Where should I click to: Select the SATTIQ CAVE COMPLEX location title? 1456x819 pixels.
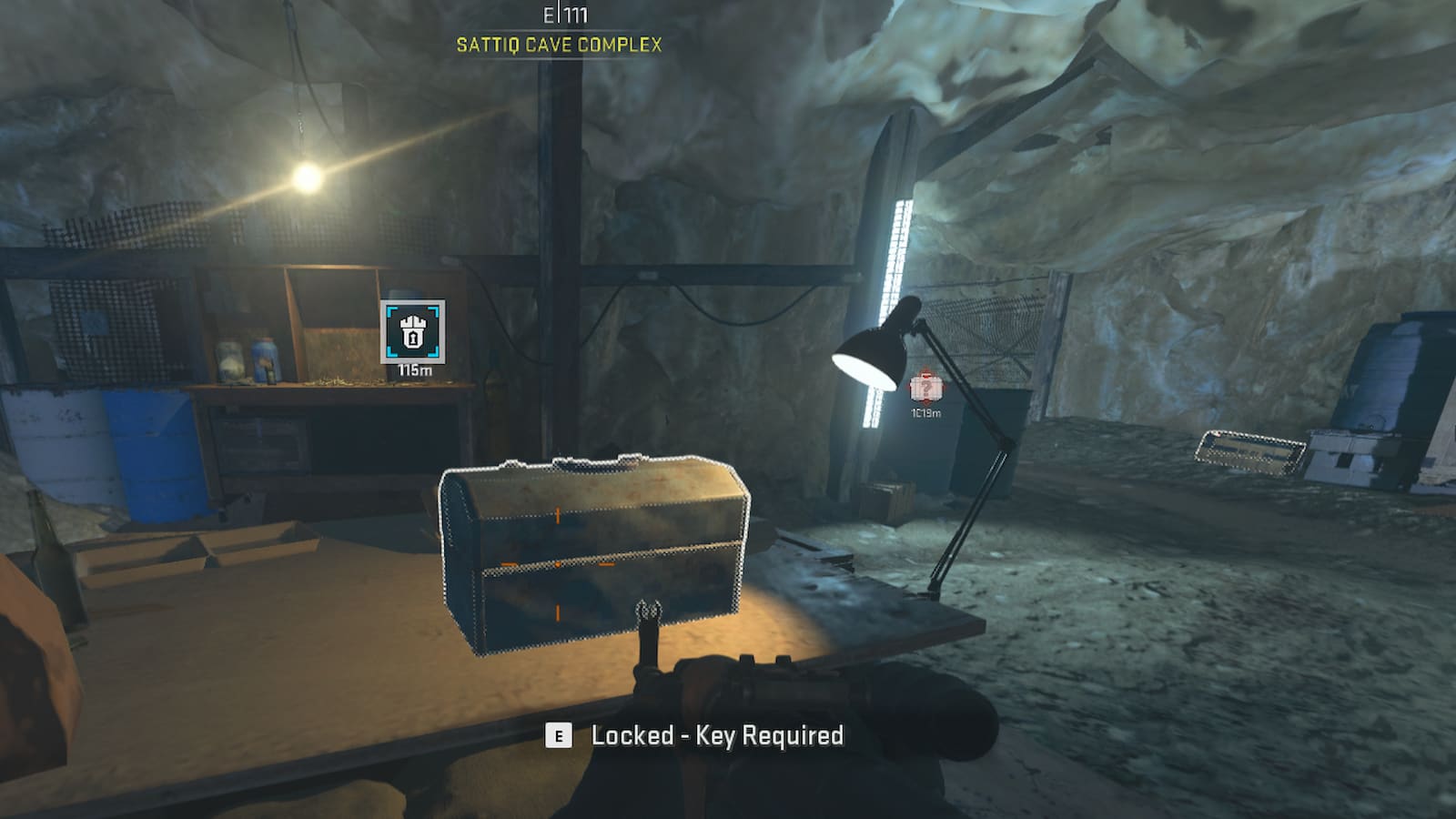click(x=560, y=43)
